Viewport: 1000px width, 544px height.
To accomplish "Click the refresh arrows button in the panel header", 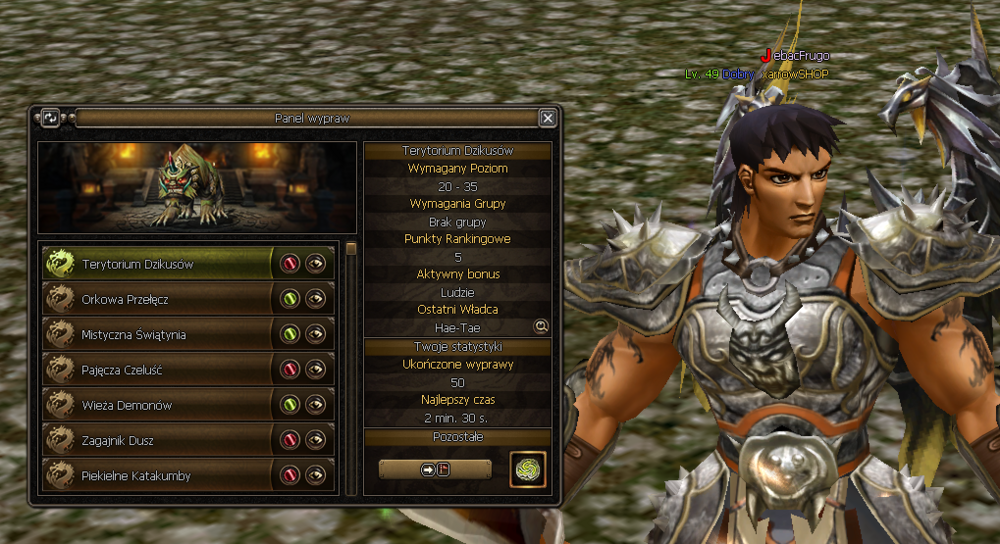I will (x=50, y=118).
